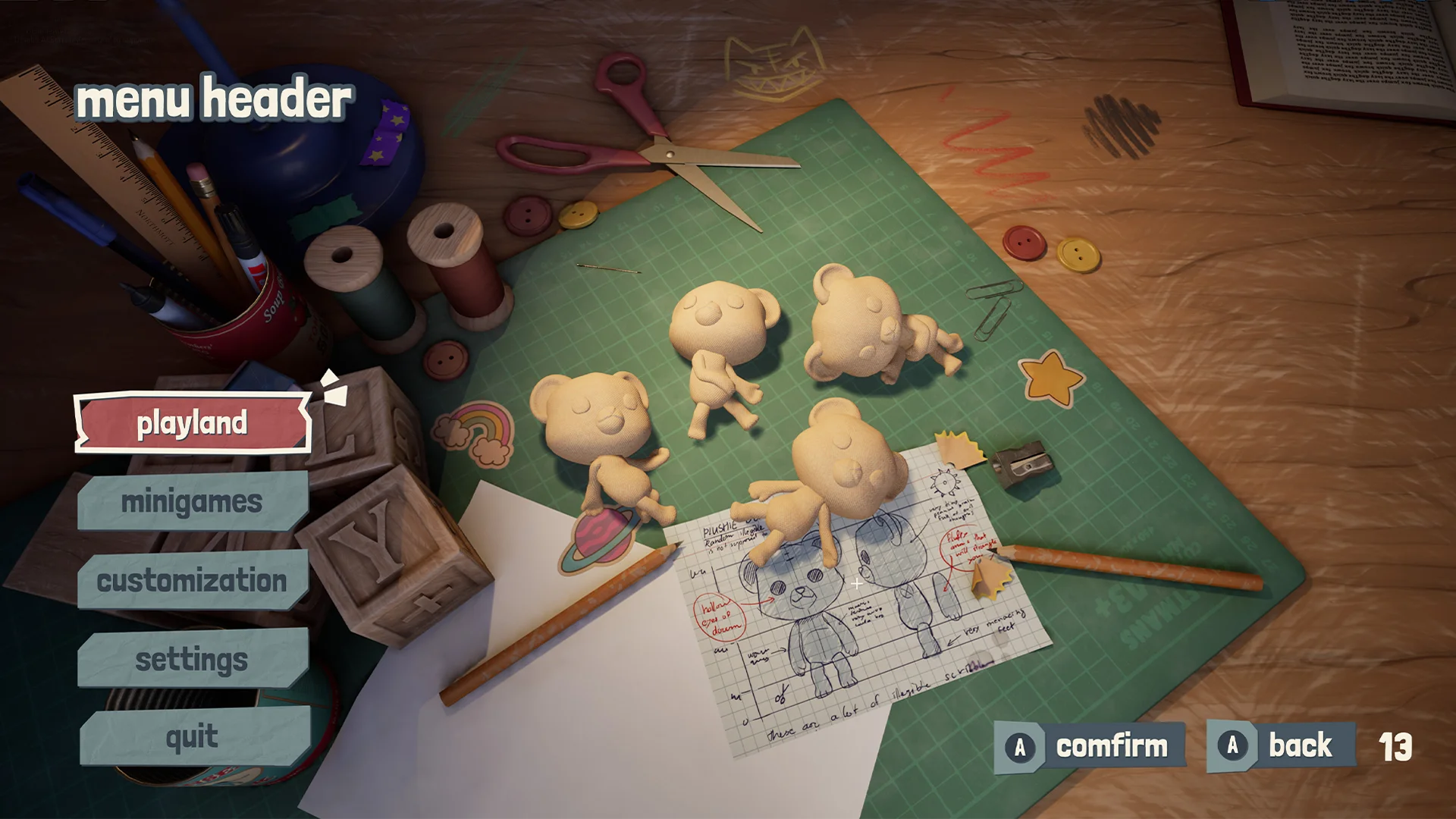1456x819 pixels.
Task: Open the minigames menu option
Action: click(x=192, y=502)
